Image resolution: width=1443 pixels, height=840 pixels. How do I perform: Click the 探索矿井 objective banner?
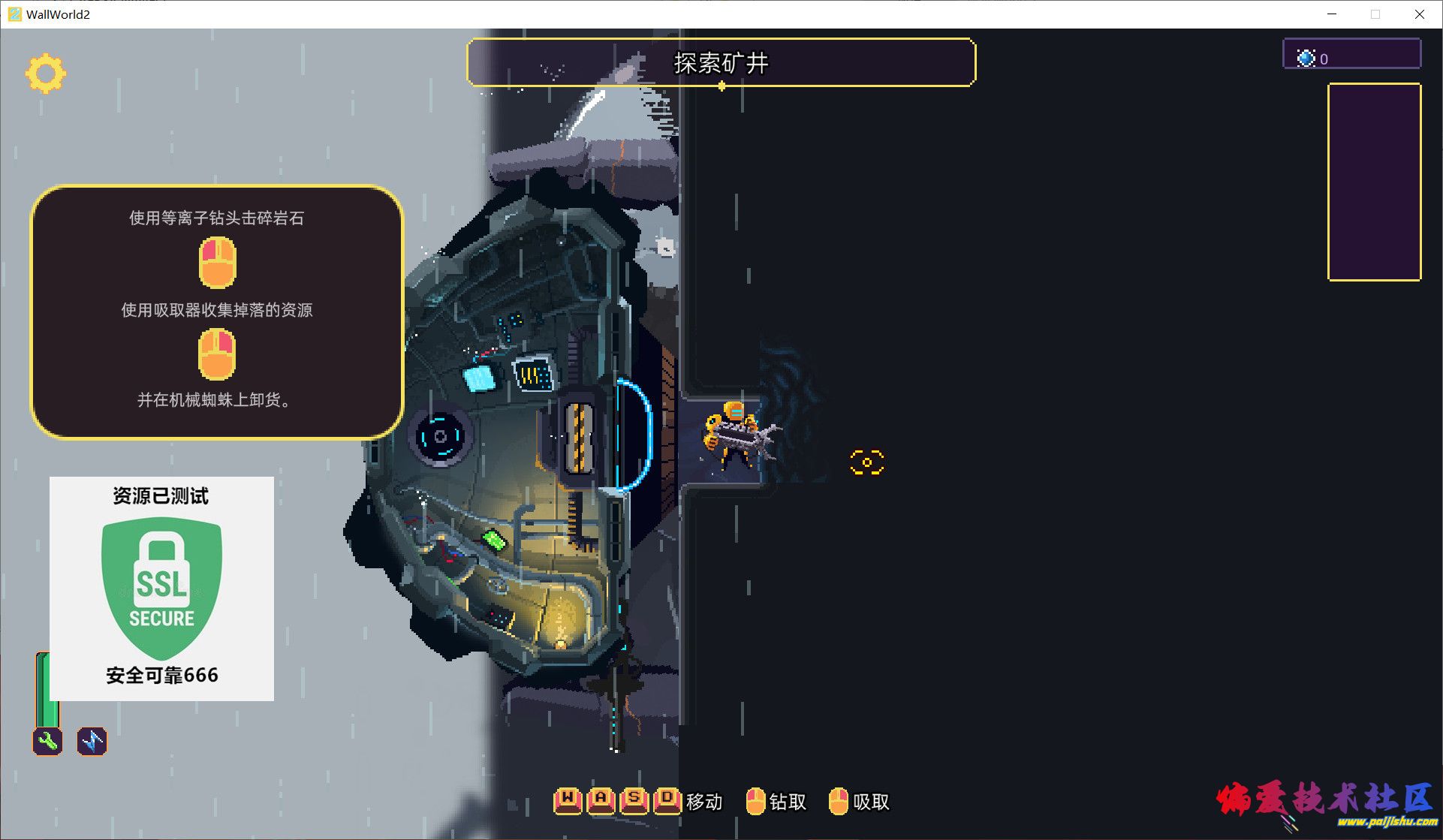click(721, 62)
